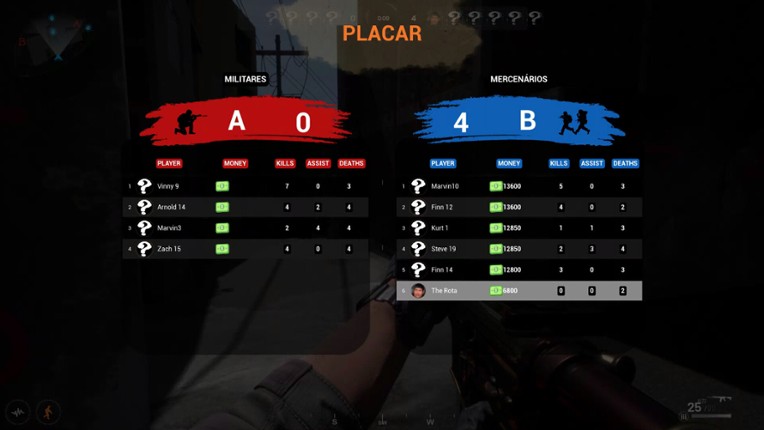
Task: Choose the Marvin3 player row
Action: pos(245,228)
